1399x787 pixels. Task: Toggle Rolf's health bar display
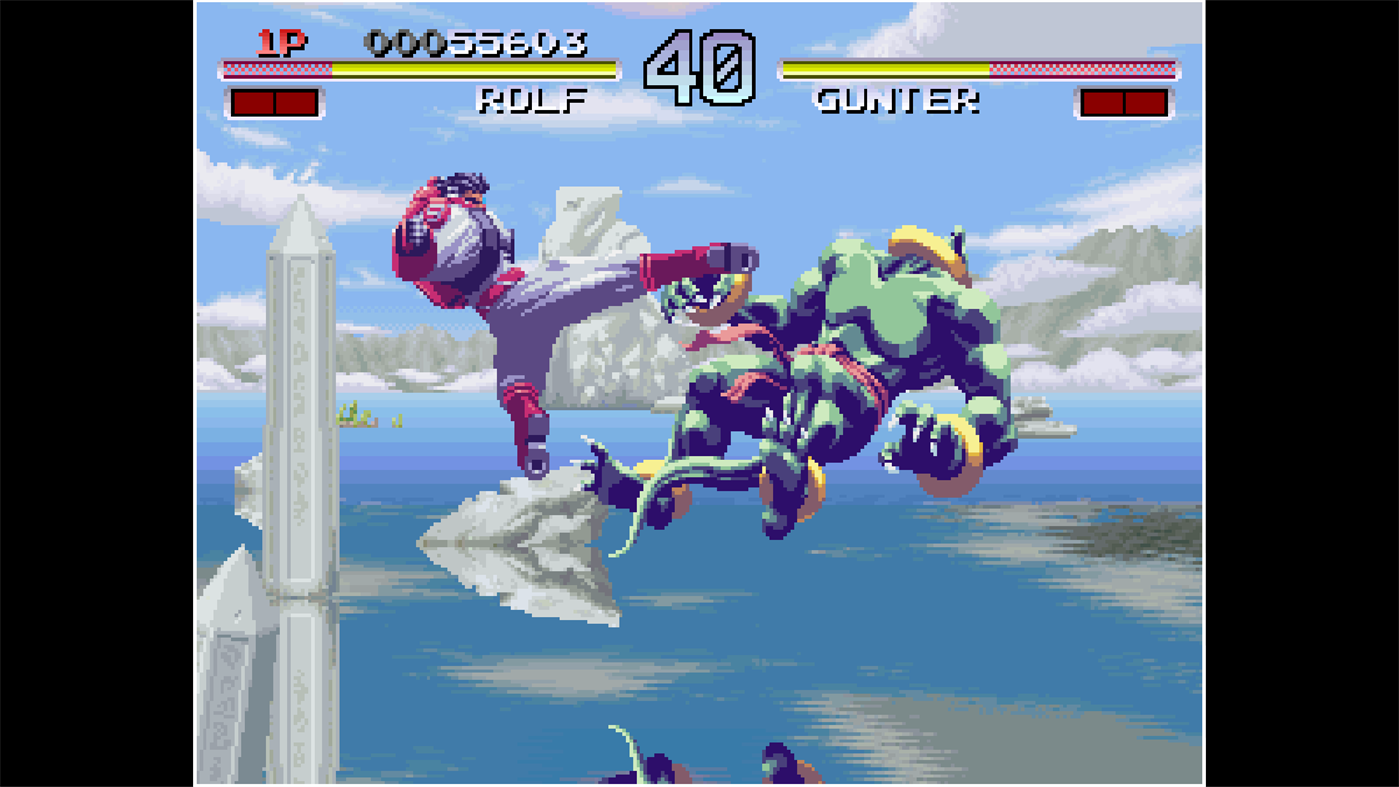pos(420,70)
